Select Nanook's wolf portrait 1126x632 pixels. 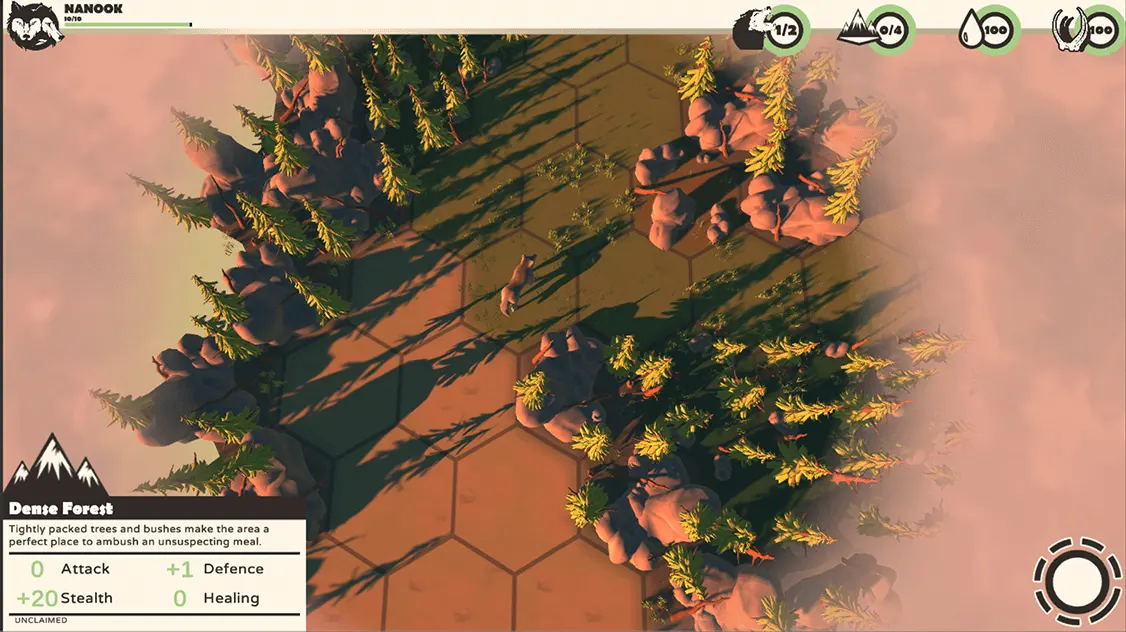[x=34, y=25]
